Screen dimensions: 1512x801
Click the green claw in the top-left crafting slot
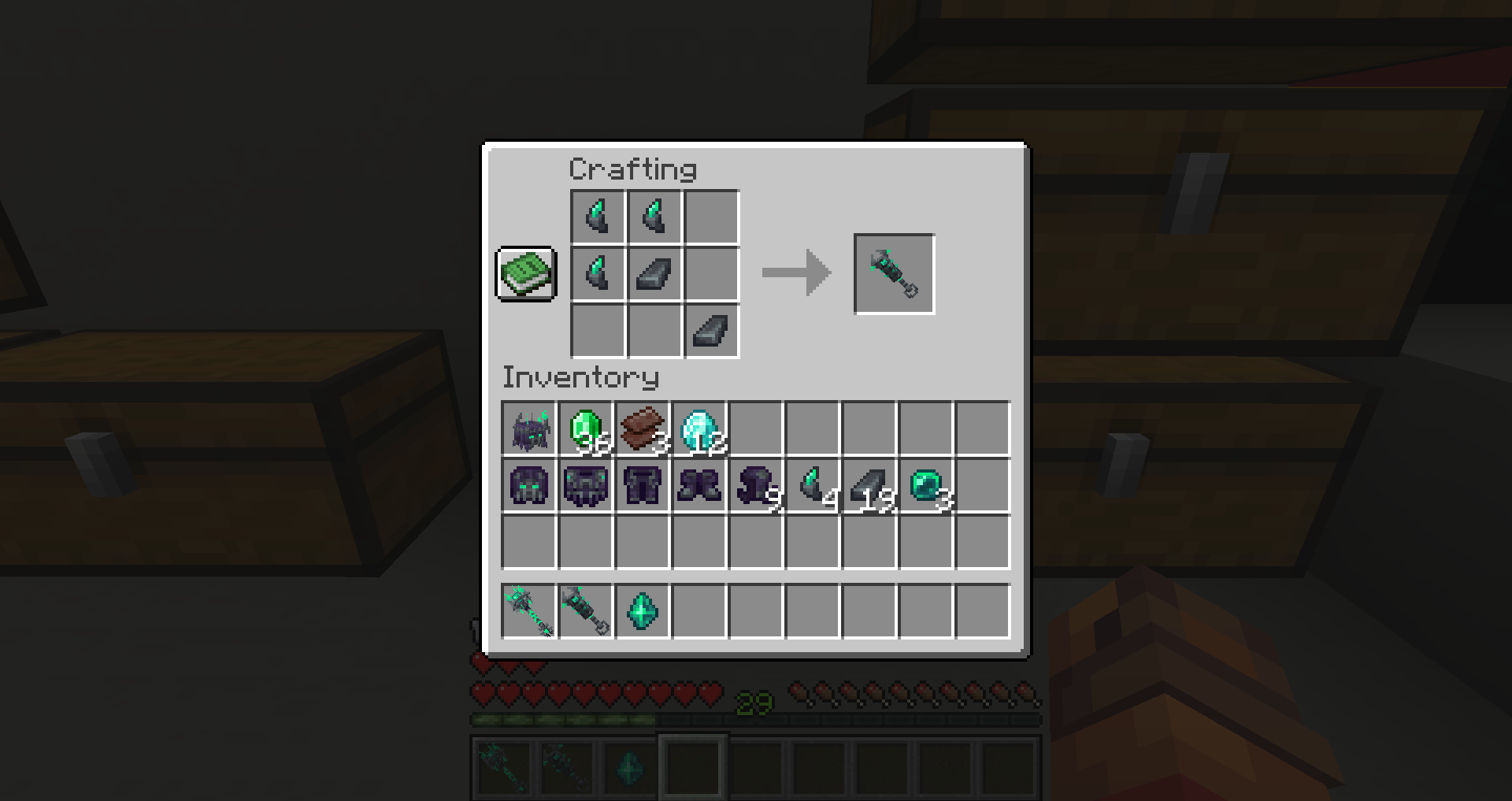coord(596,217)
